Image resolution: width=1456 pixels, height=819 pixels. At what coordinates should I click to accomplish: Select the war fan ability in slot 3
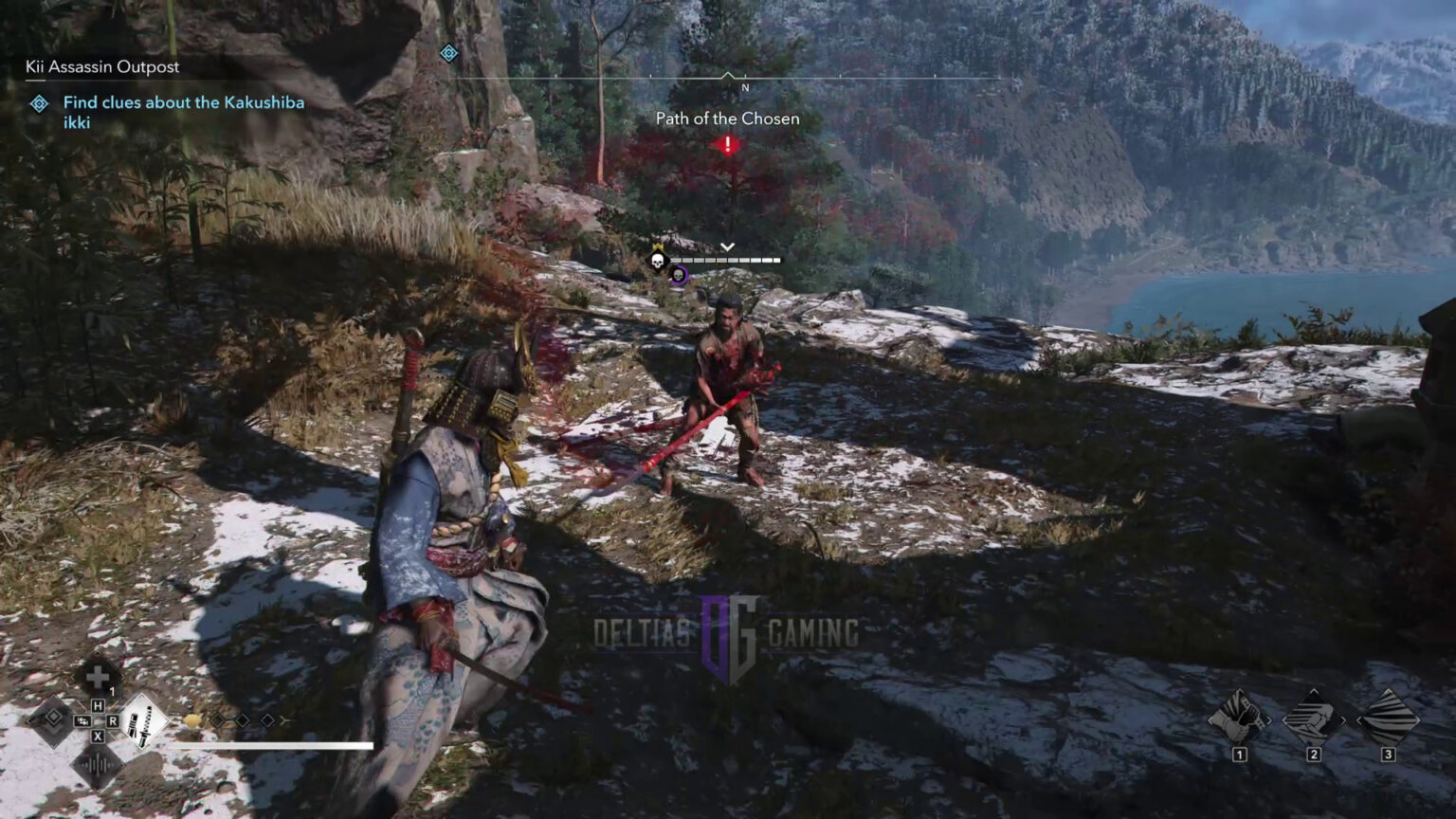tap(1388, 719)
